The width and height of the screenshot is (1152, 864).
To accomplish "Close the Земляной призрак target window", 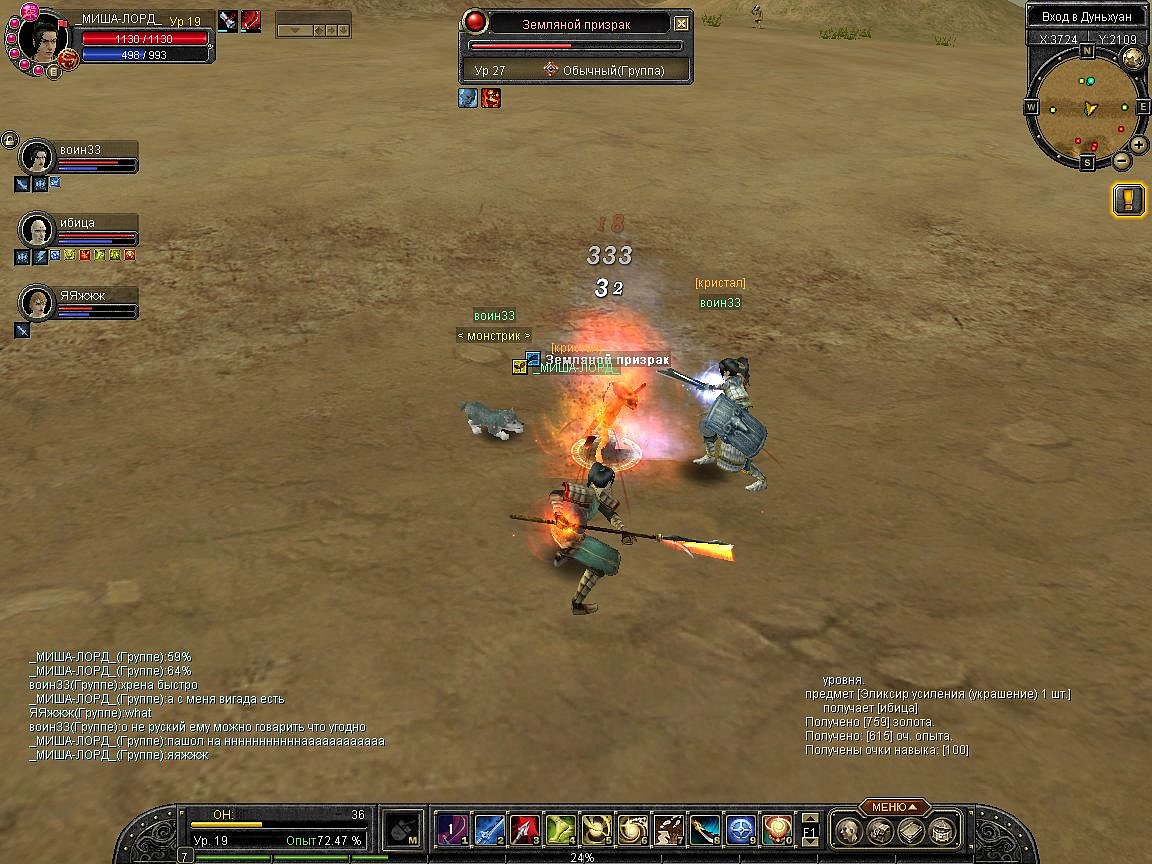I will pos(681,23).
